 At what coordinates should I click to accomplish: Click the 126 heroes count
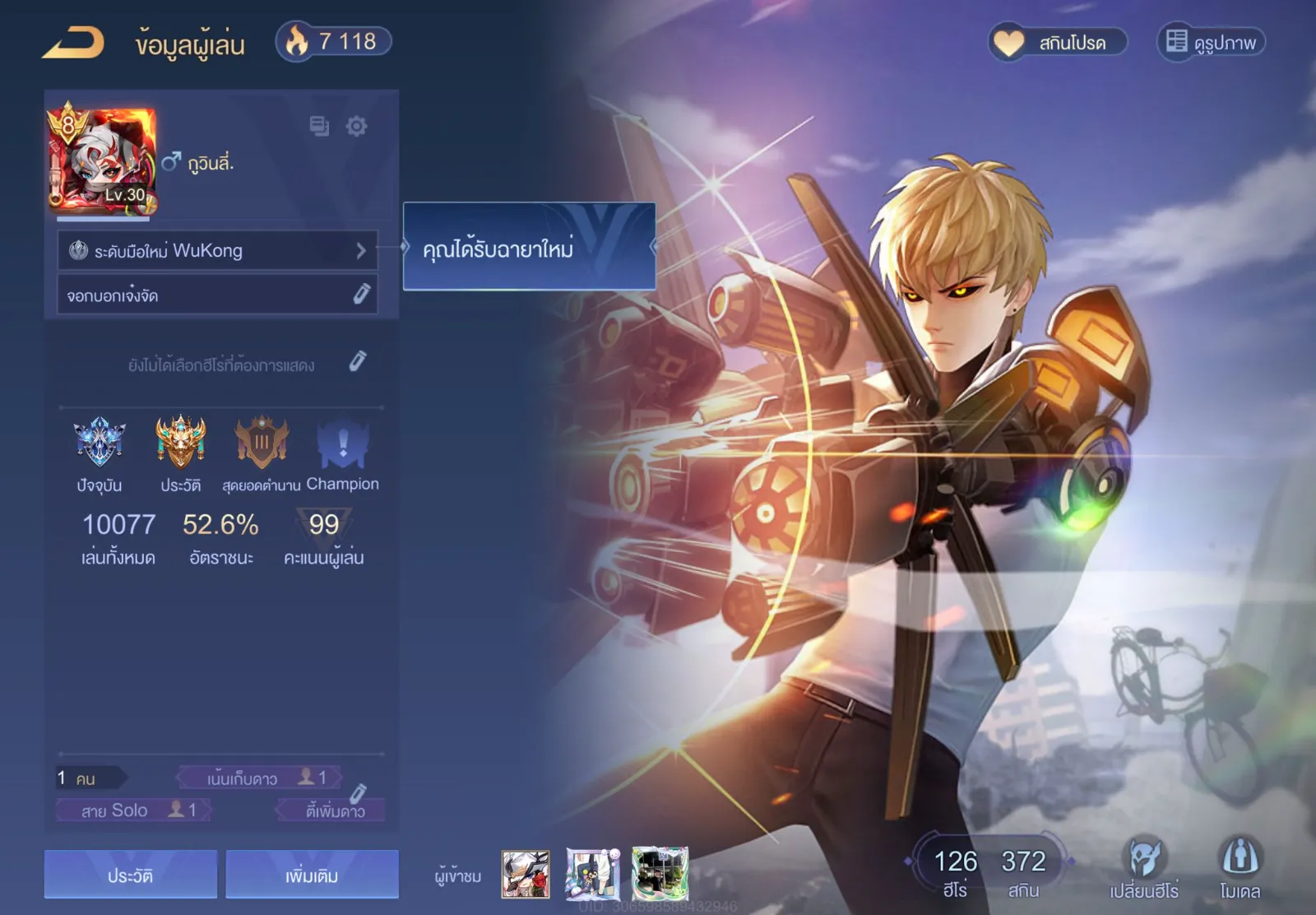click(955, 871)
